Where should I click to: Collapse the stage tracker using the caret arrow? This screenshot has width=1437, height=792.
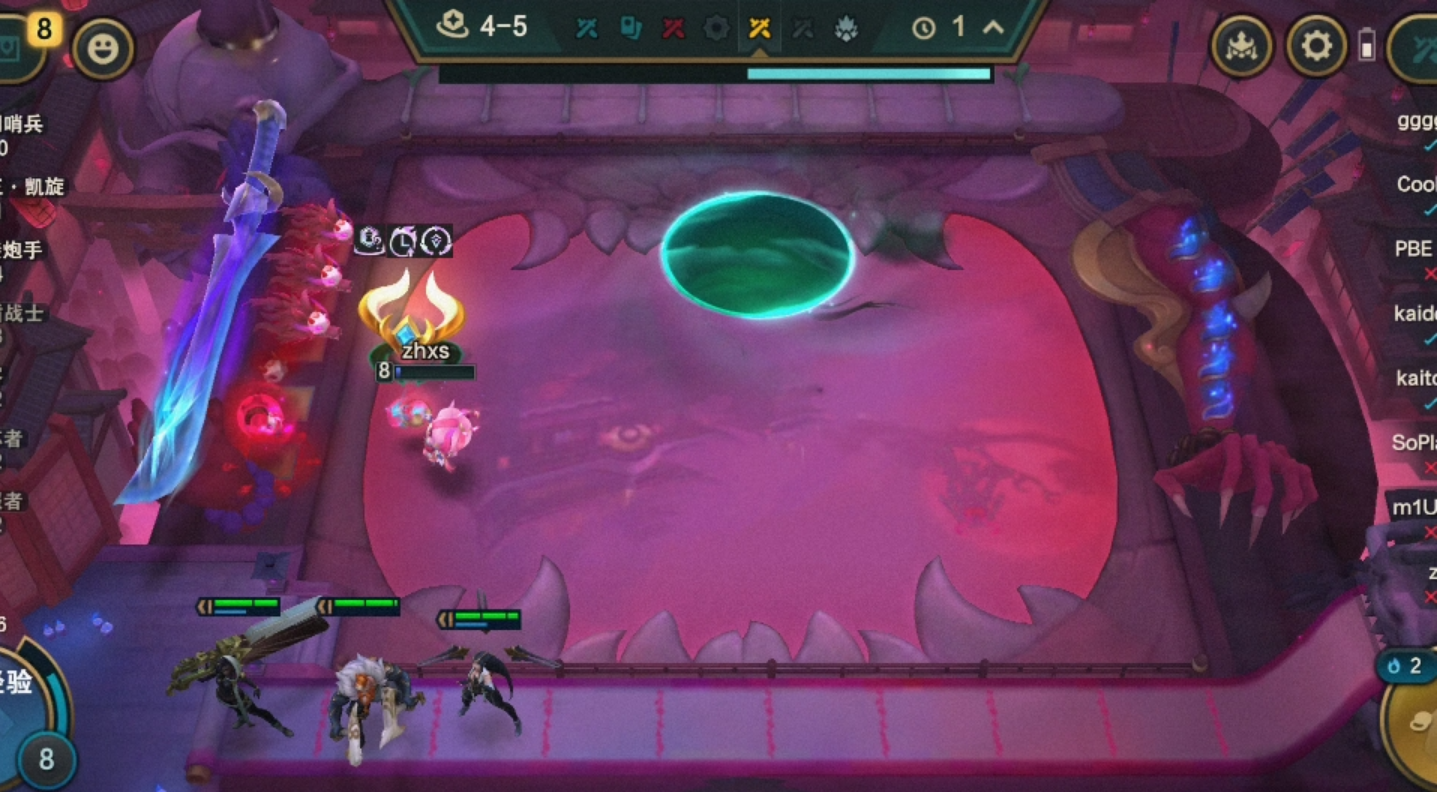pyautogui.click(x=993, y=28)
